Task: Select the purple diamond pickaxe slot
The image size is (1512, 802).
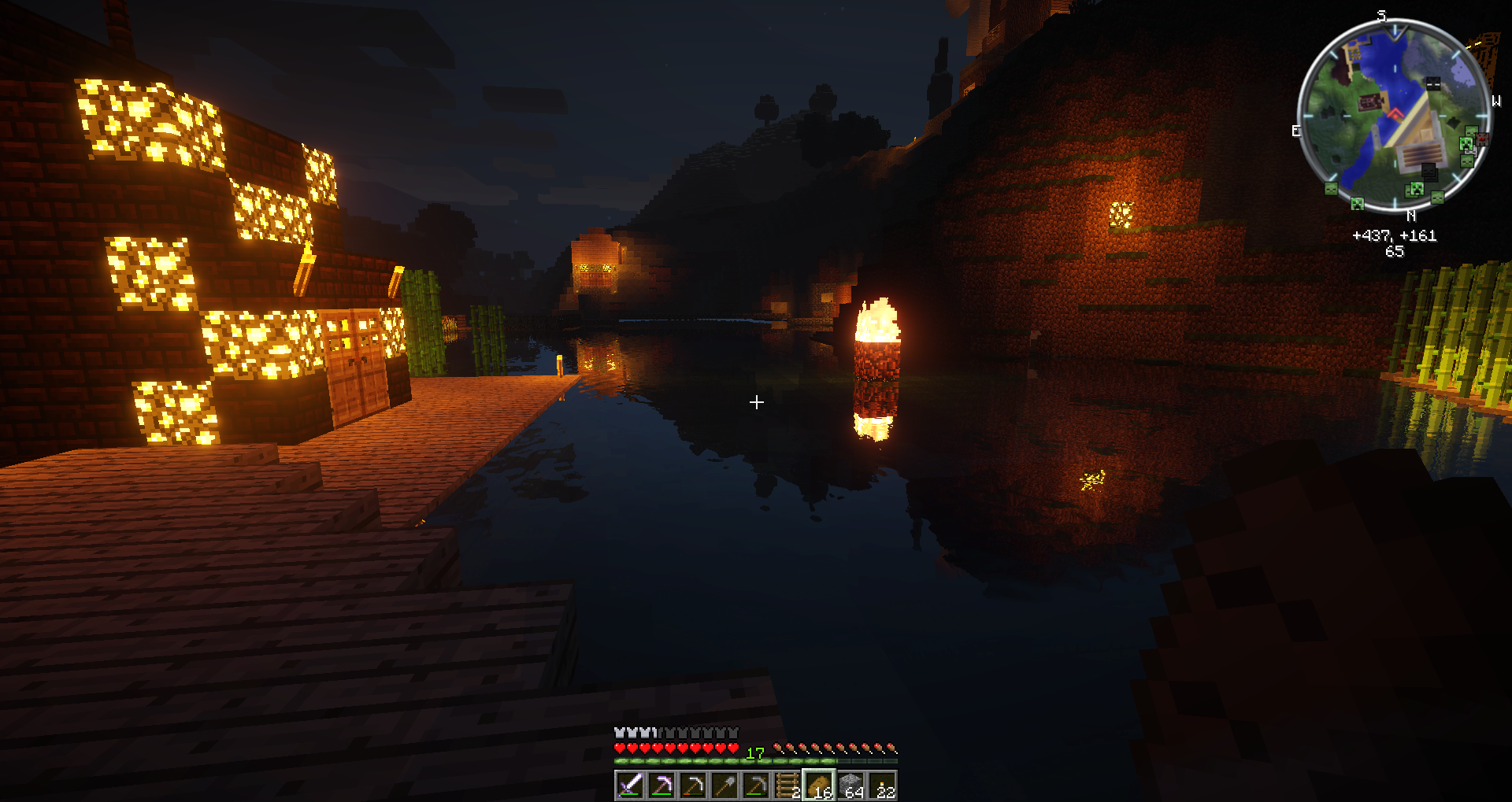Action: (x=661, y=785)
